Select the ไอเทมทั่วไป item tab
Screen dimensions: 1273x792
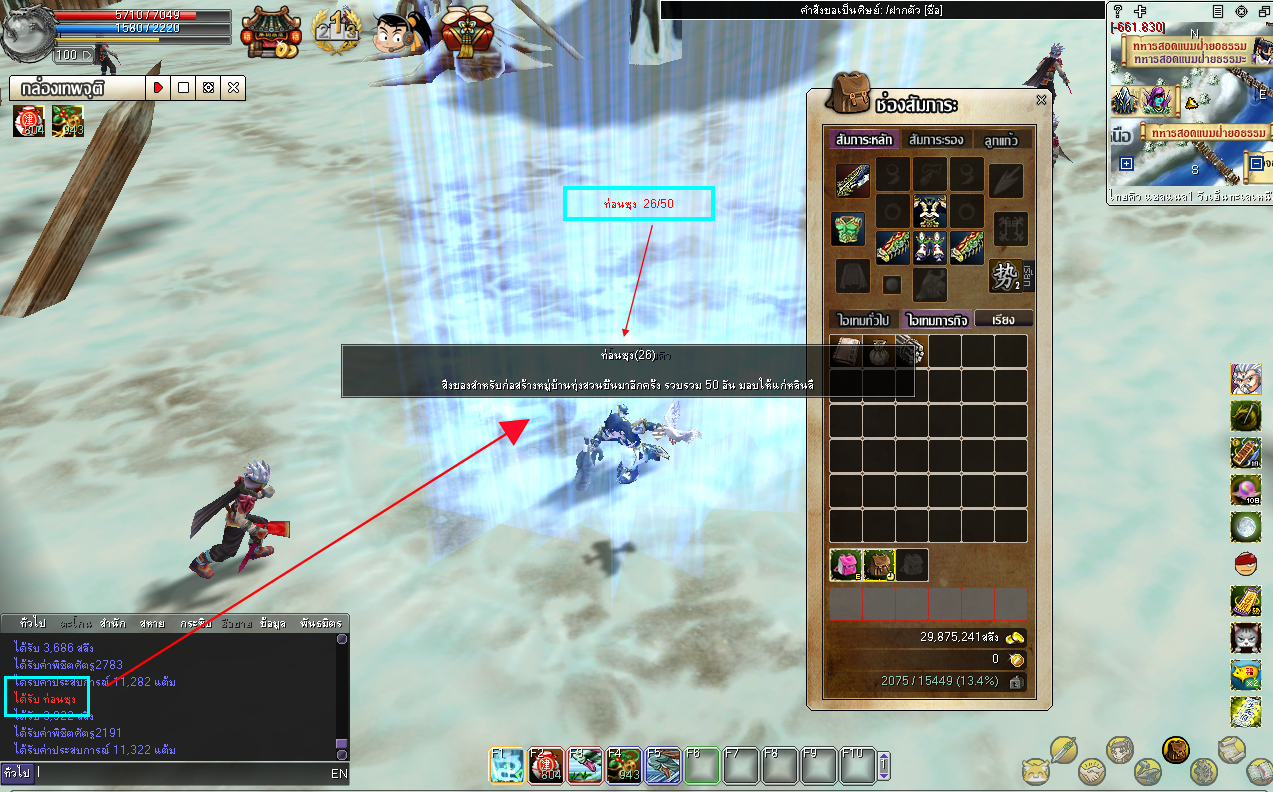click(x=864, y=320)
